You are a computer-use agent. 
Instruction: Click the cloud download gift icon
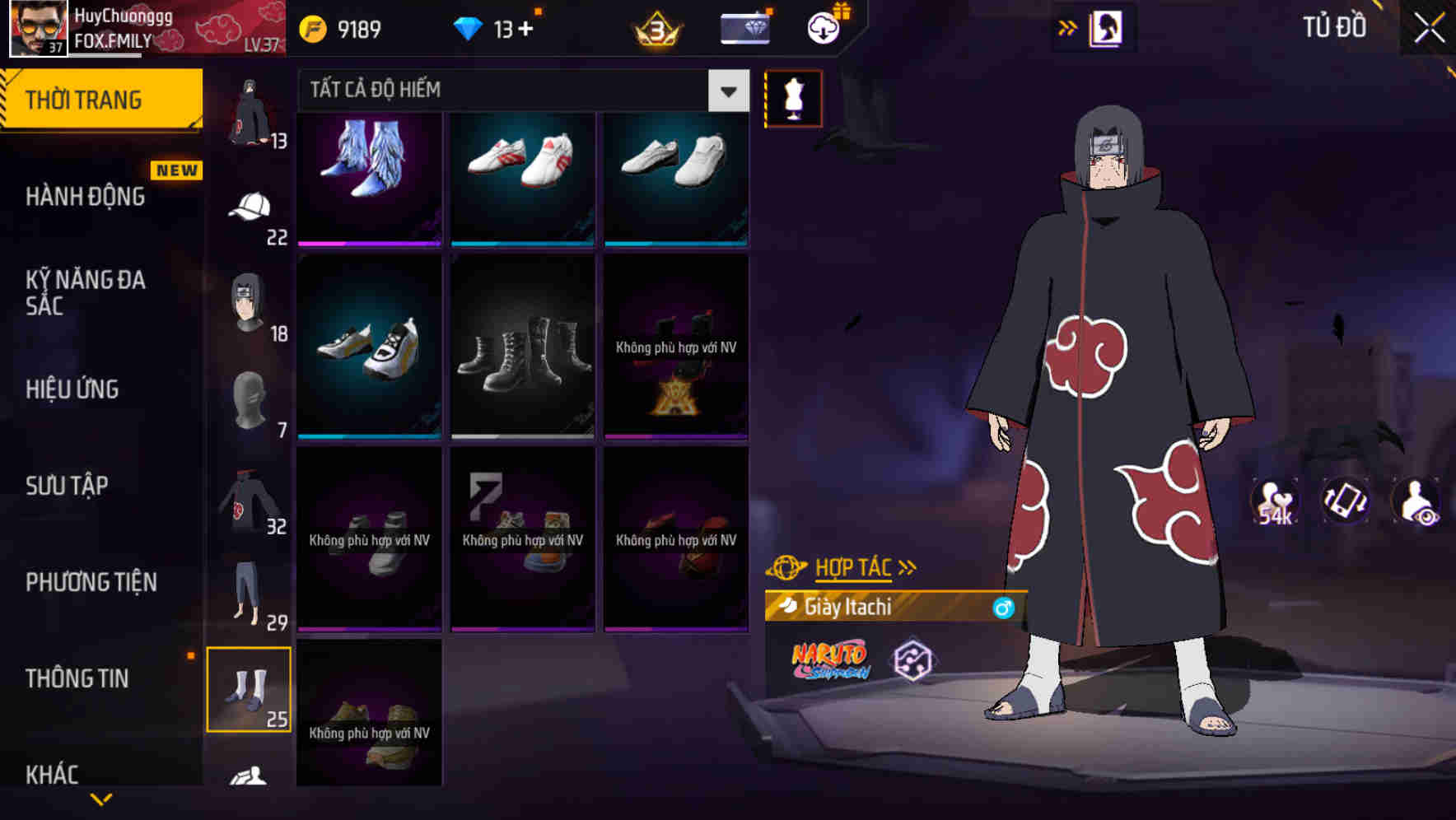822,27
